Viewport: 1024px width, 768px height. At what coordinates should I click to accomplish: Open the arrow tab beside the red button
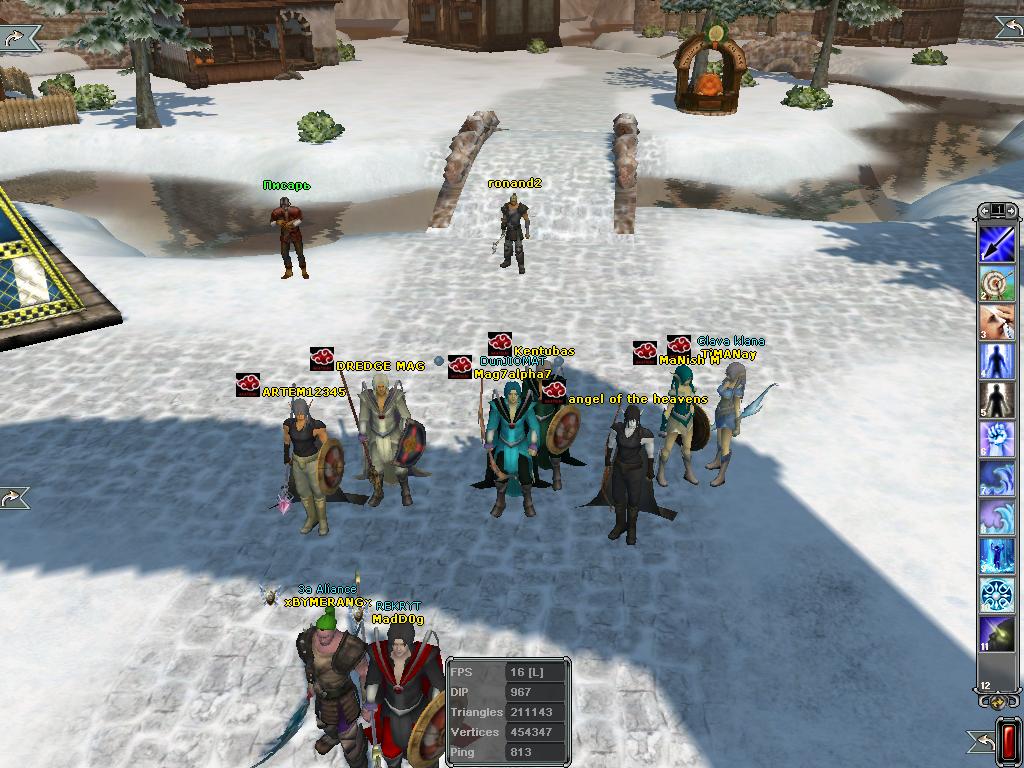(981, 741)
